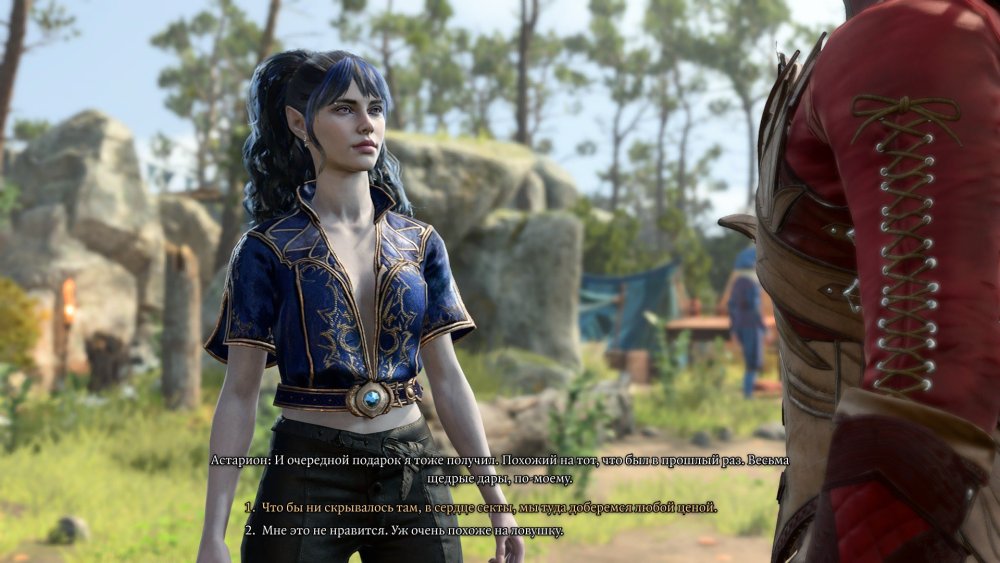Choose reply 1 about reaching the cult's heart
1000x563 pixels.
click(x=489, y=507)
